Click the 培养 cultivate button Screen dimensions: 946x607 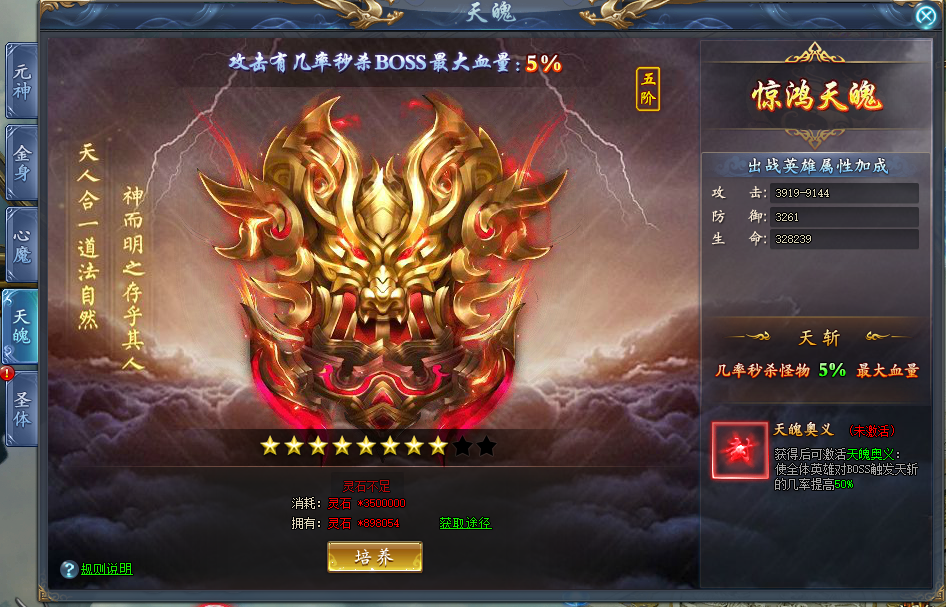(x=375, y=557)
